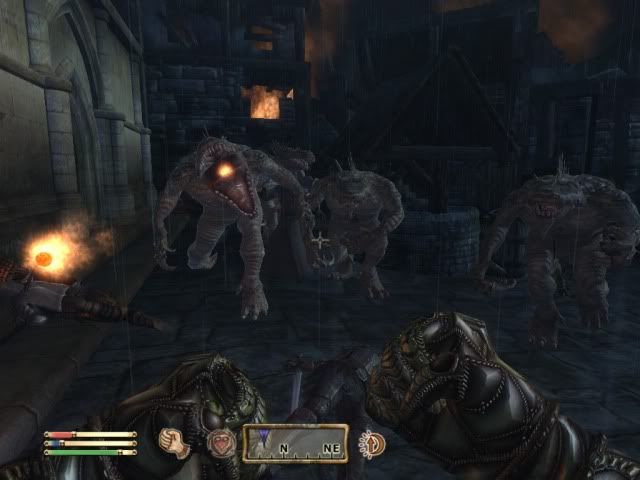The height and width of the screenshot is (480, 640).
Task: Open the compass heading bar
Action: pos(295,442)
